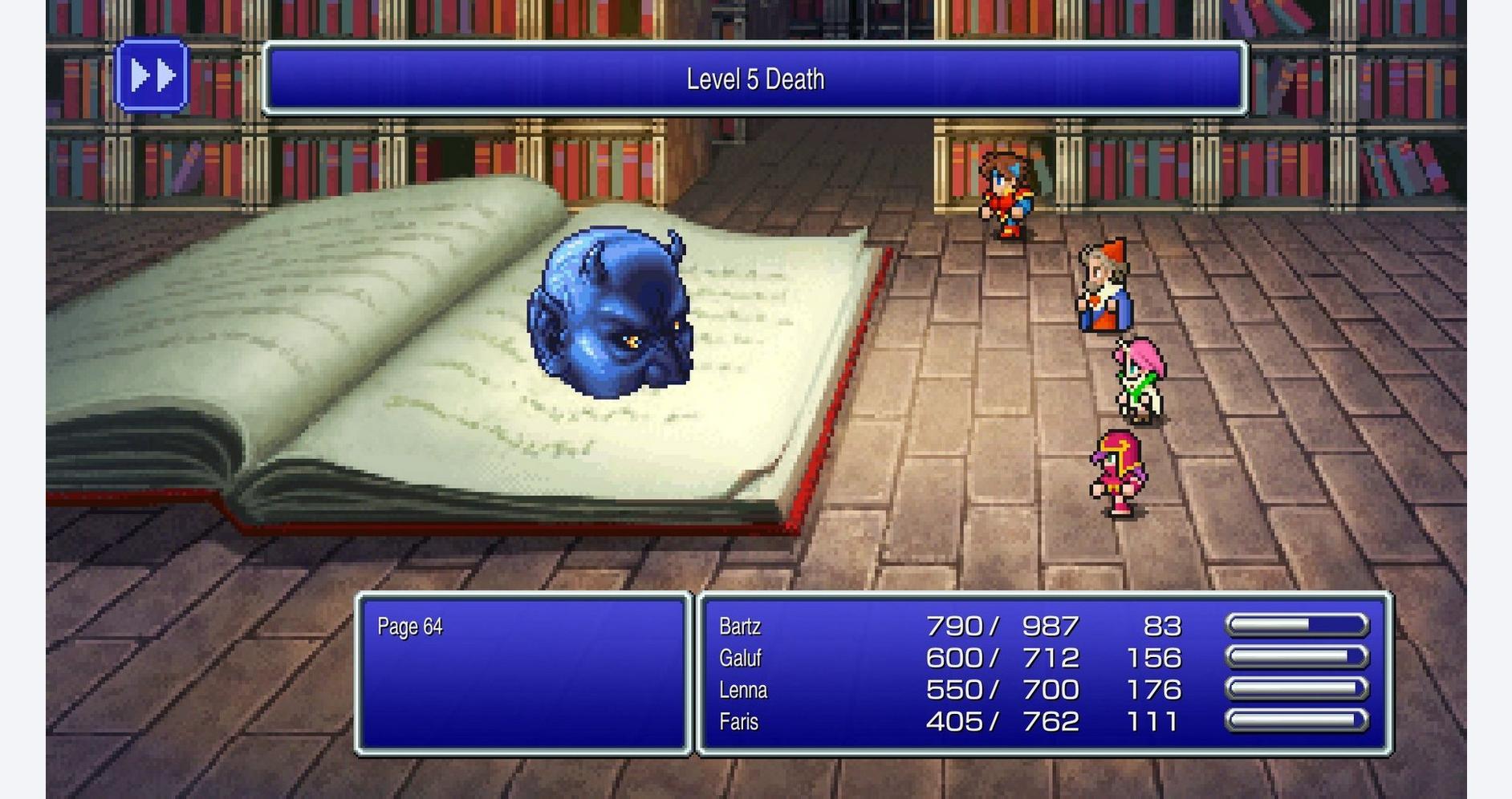Screen dimensions: 1512x799
Task: Click Lenna's ATB gauge bar
Action: tap(1298, 688)
